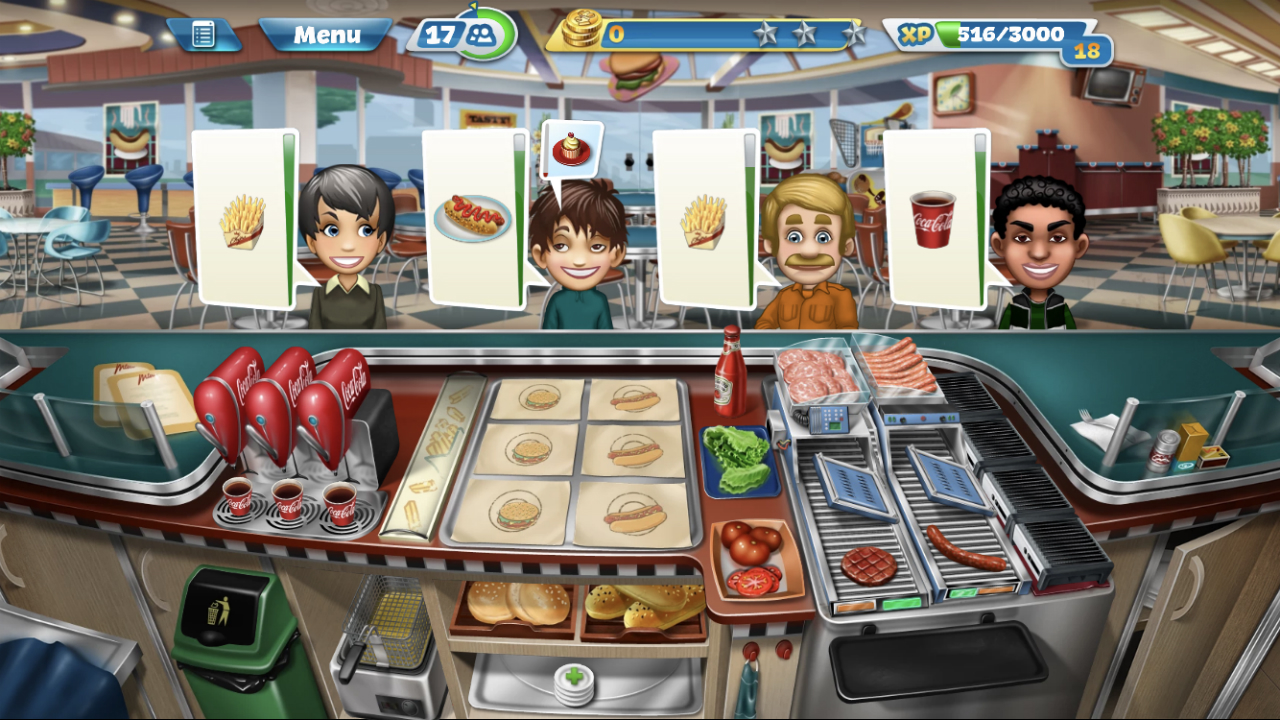
Task: Open the Menu button
Action: click(x=328, y=36)
